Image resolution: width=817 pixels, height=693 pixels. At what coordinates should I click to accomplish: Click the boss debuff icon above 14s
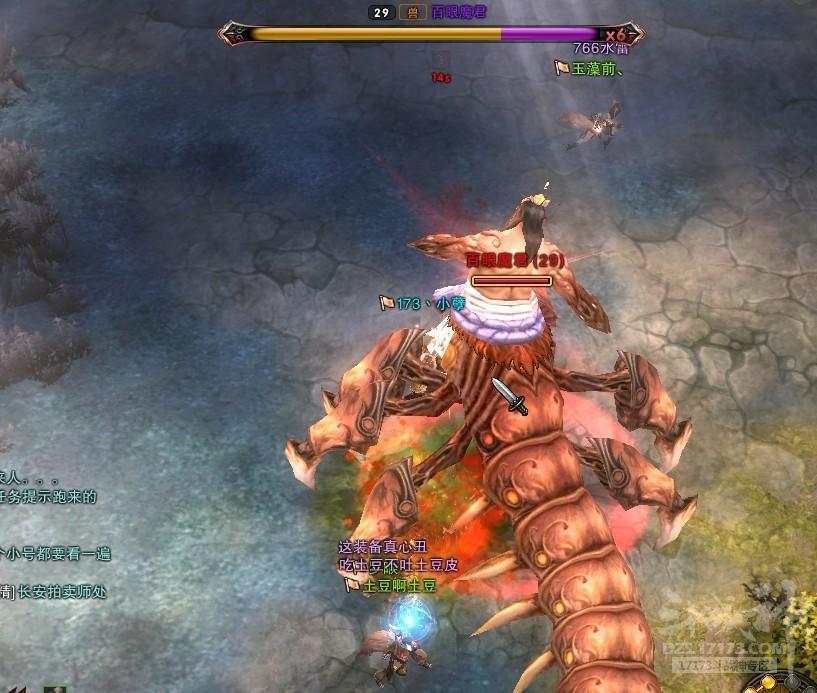pyautogui.click(x=441, y=60)
